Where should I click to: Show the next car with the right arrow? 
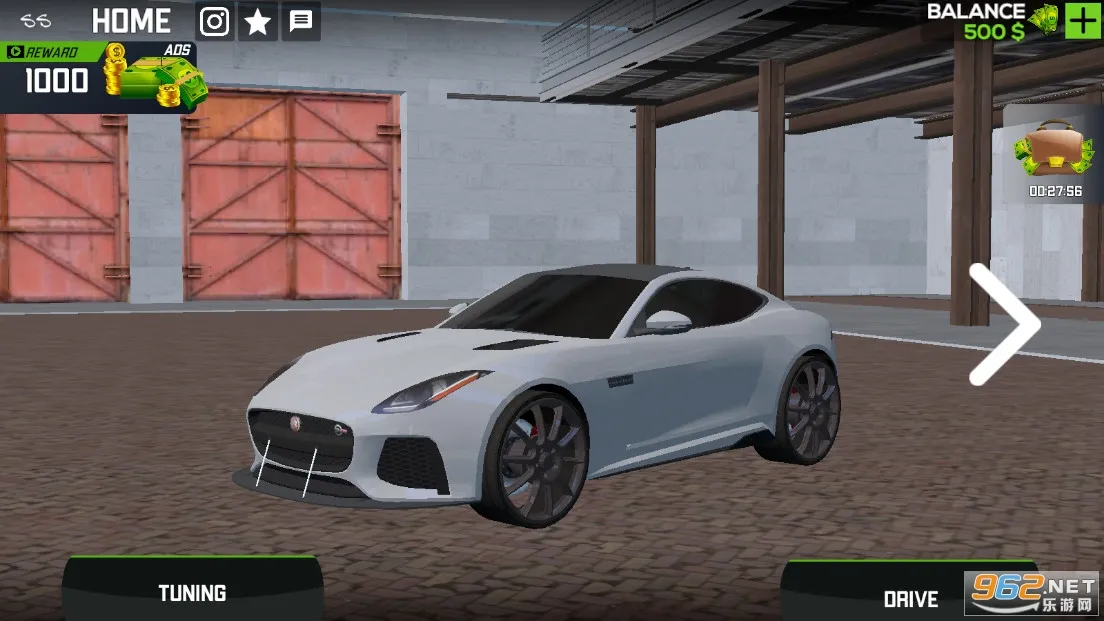(x=1003, y=324)
